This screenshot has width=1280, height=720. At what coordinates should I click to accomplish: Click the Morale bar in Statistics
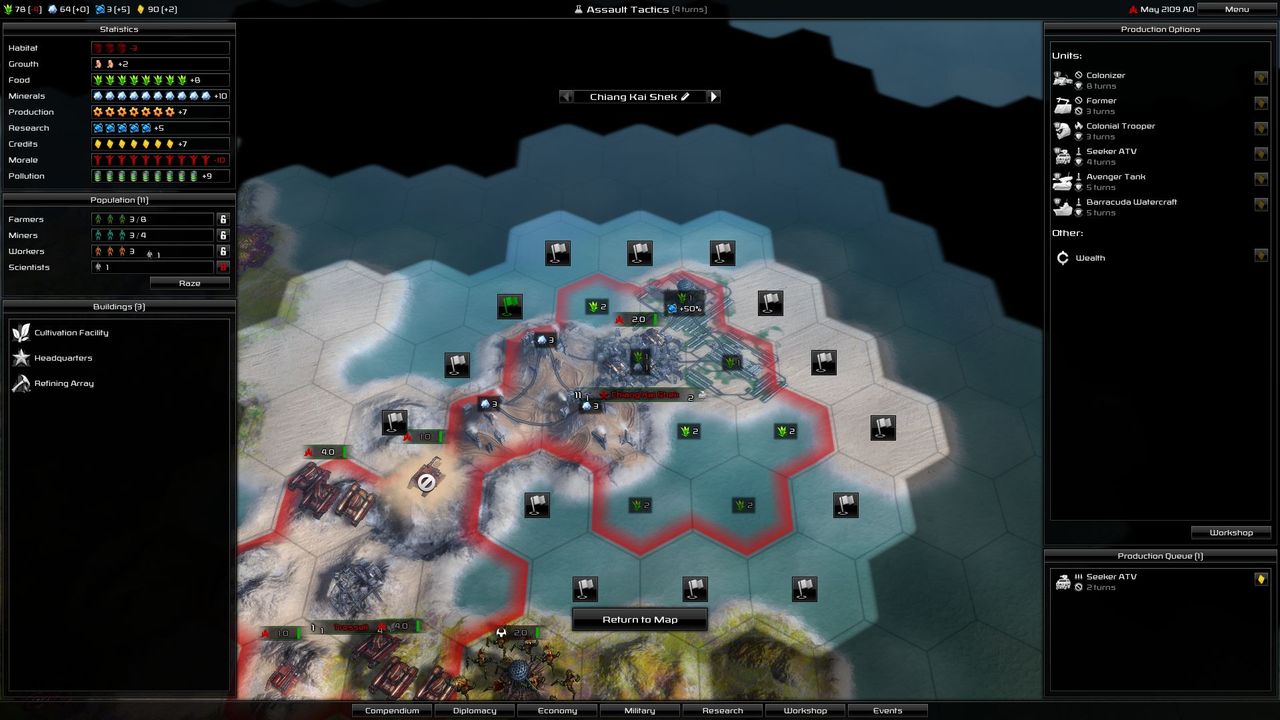point(160,159)
